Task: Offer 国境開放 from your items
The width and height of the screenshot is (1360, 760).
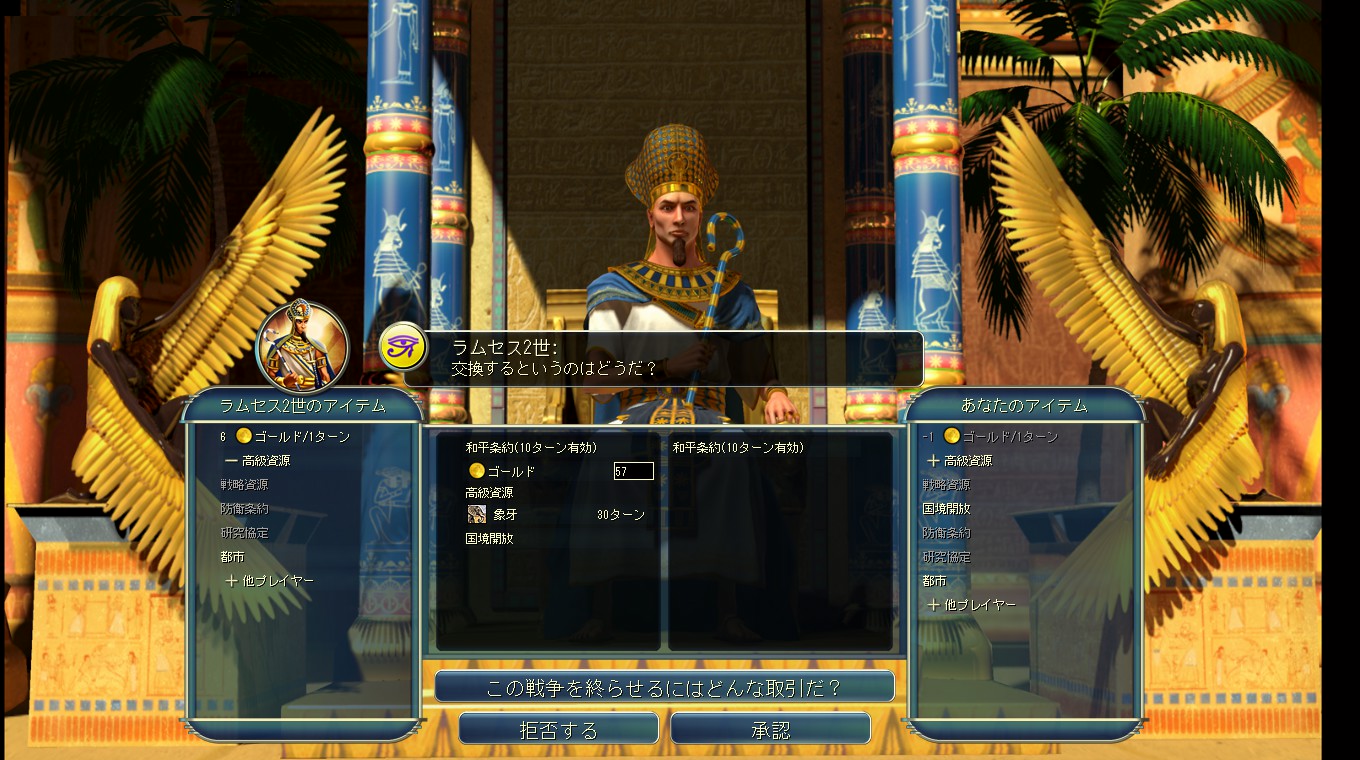Action: pyautogui.click(x=946, y=509)
